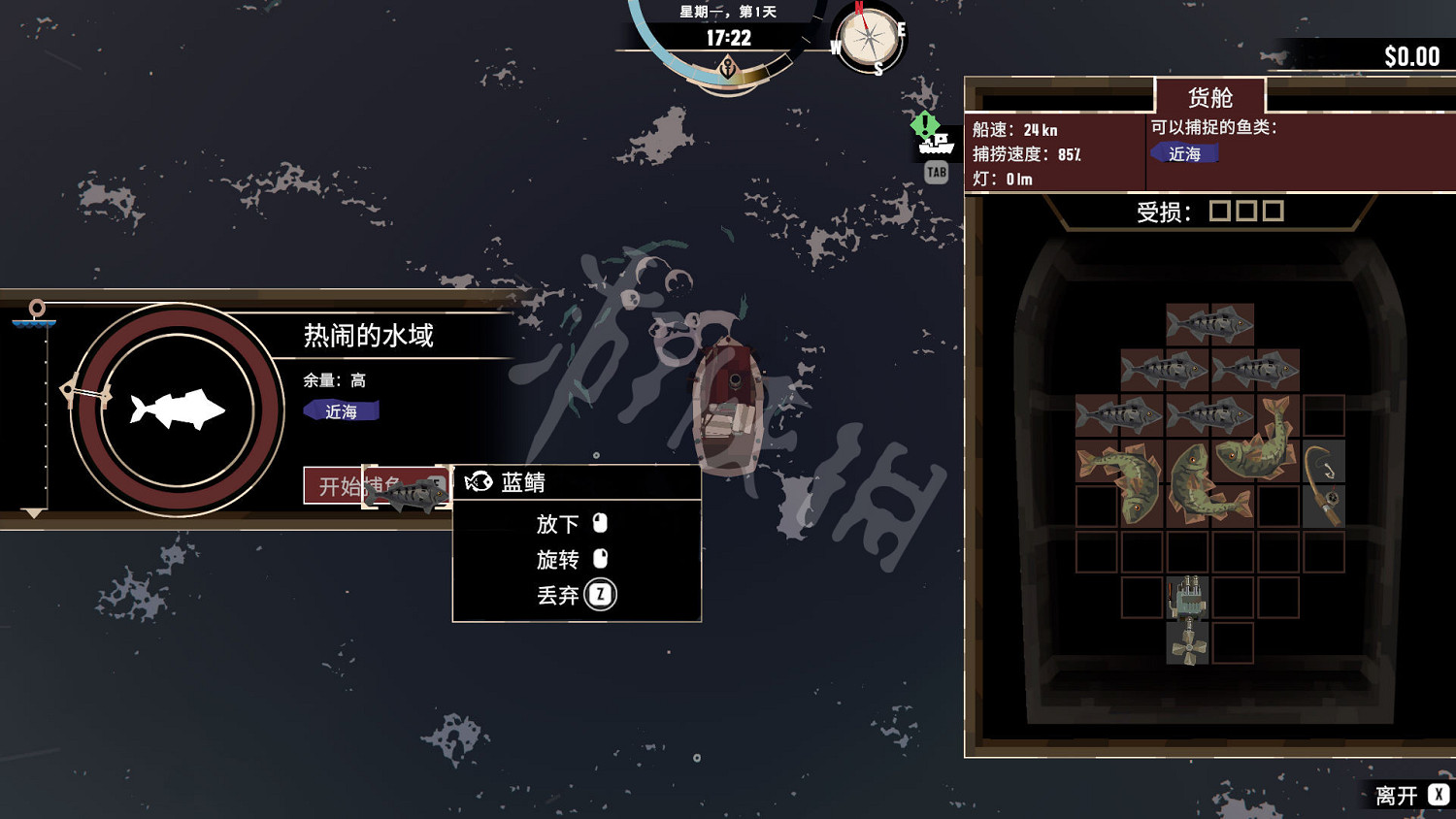Click 离开 at the bottom right
1456x819 pixels.
pos(1395,795)
